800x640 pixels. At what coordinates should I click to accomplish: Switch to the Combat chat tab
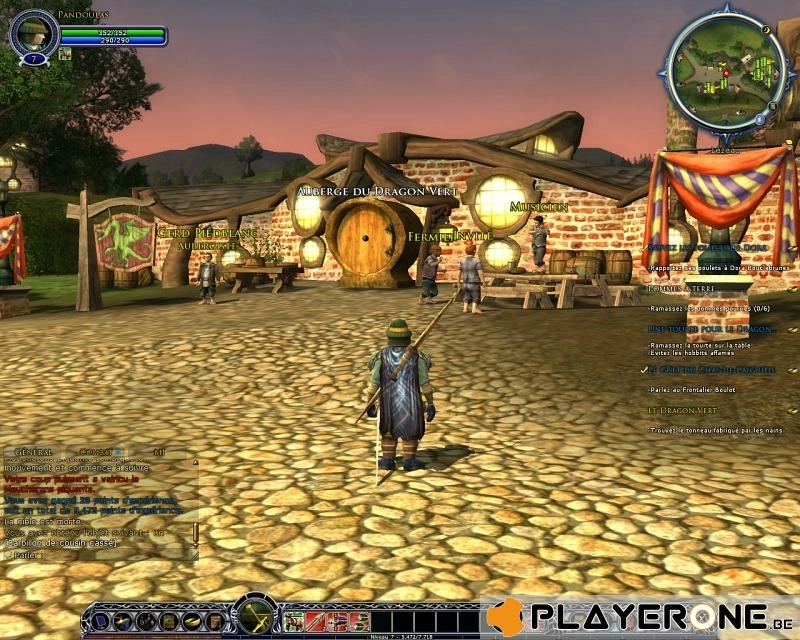[x=96, y=452]
